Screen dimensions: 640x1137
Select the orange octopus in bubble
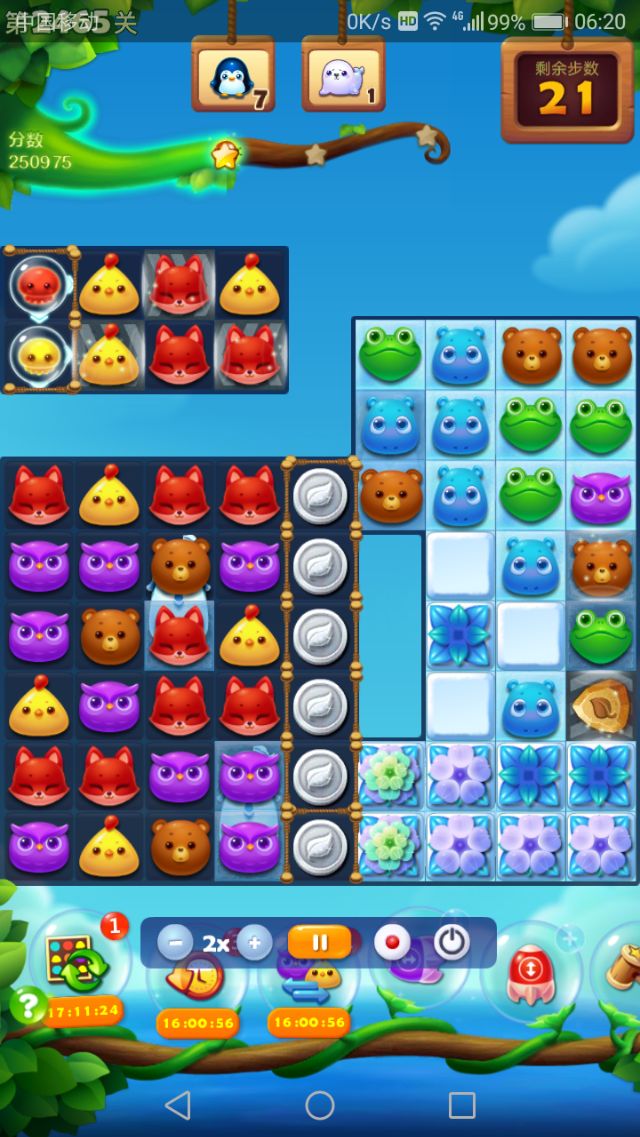click(39, 284)
